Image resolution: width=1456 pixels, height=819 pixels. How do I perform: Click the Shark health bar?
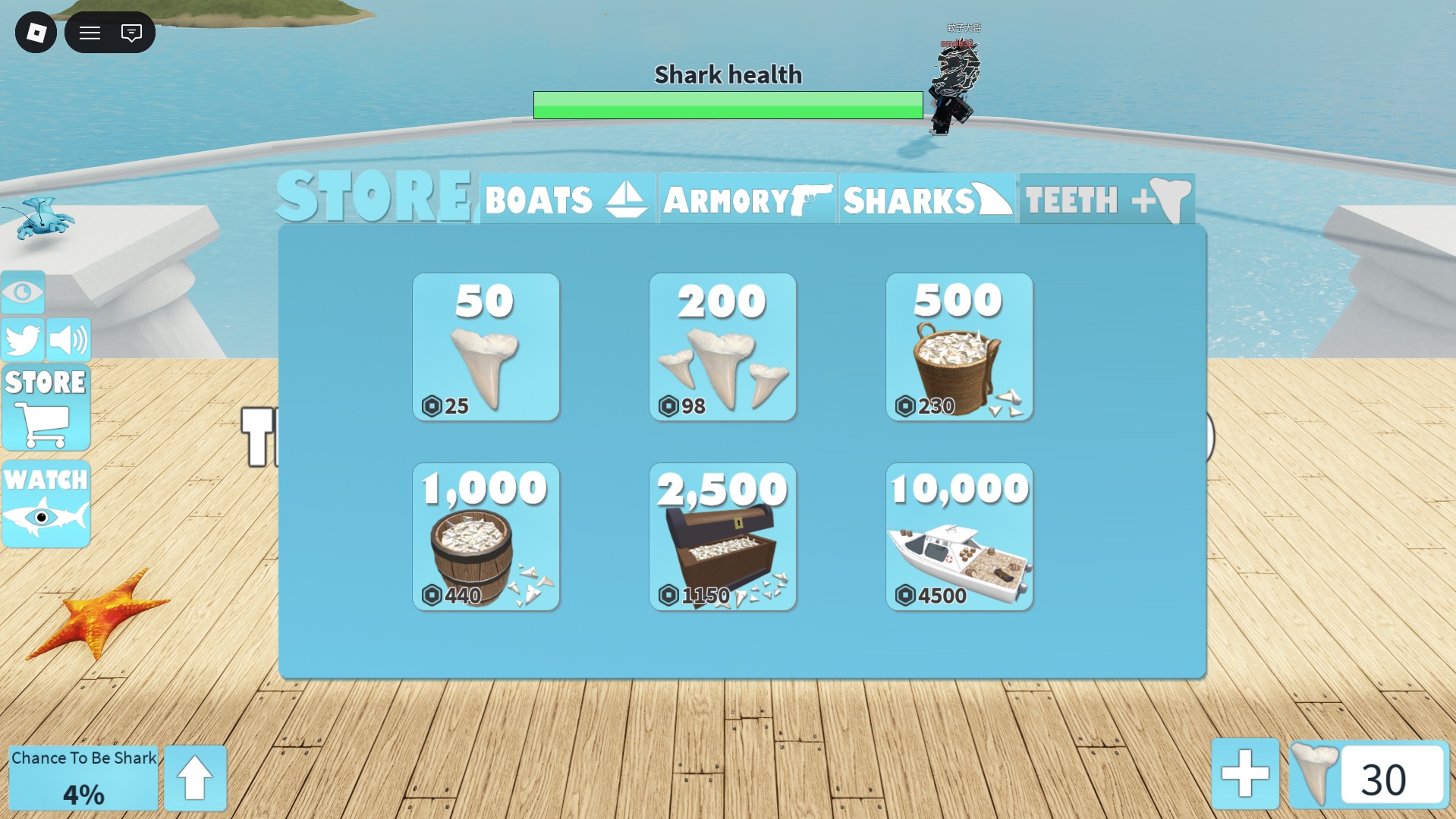point(728,104)
